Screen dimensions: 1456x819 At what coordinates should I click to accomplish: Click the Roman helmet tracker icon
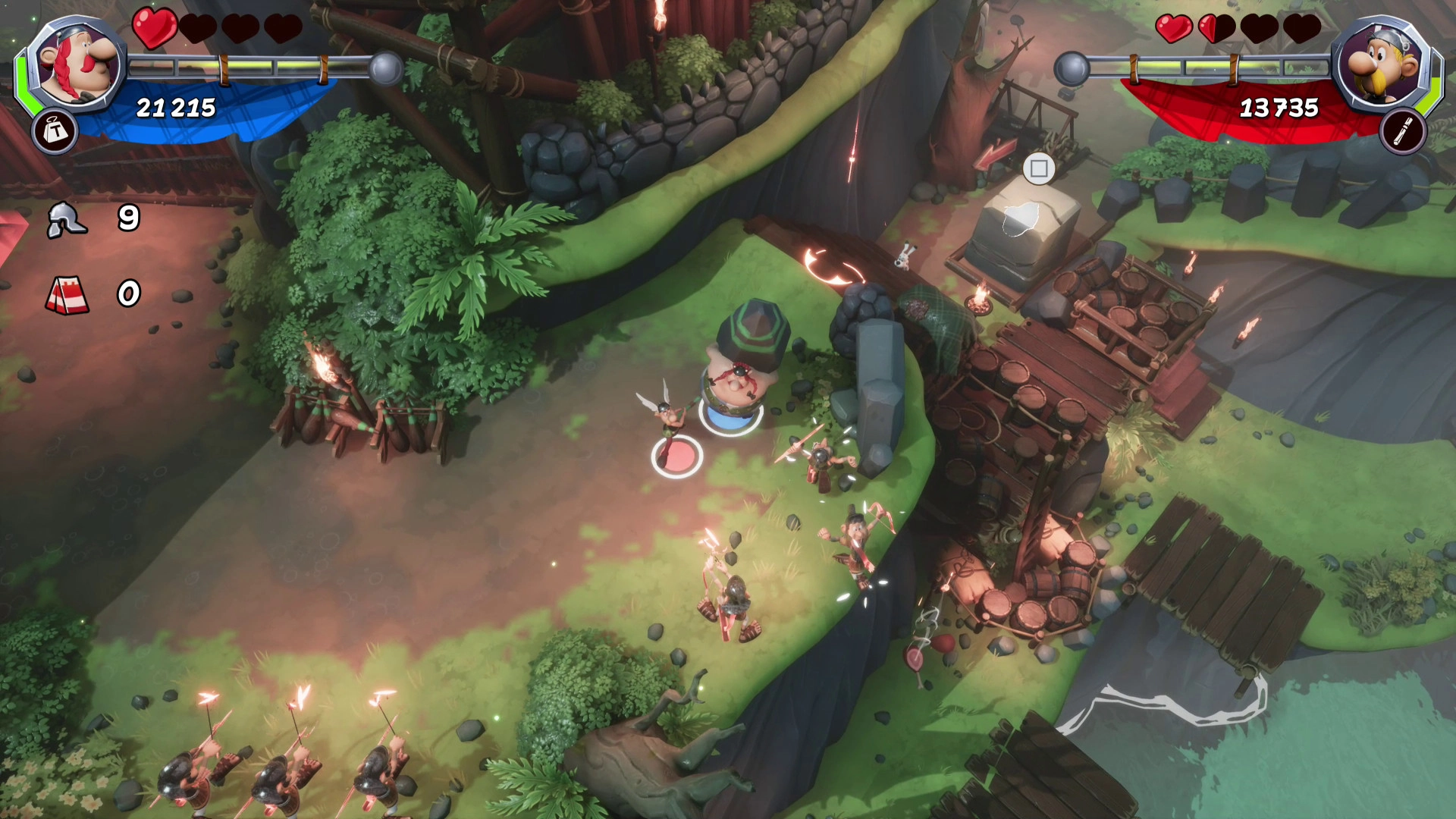67,220
